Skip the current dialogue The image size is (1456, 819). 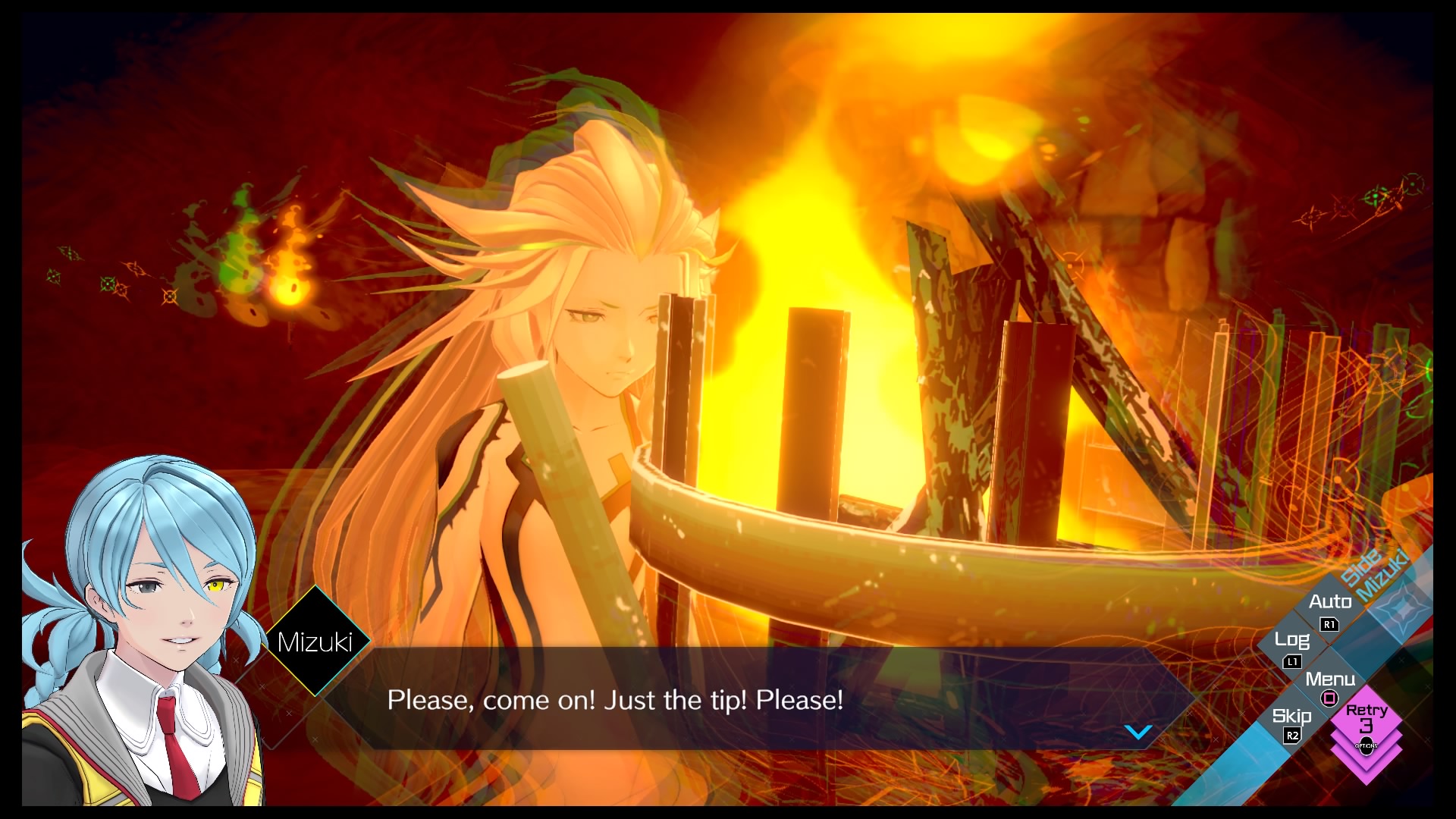[1291, 722]
